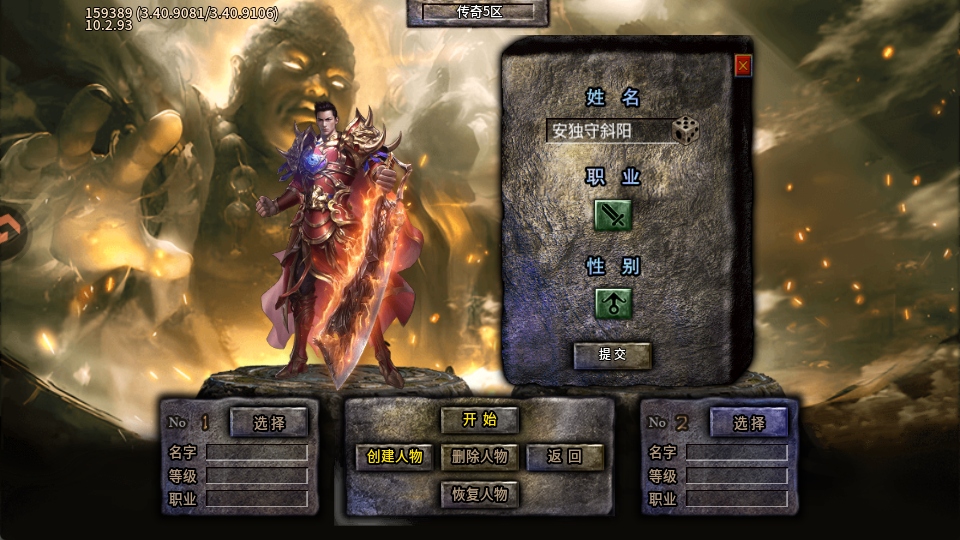Select character slot No 2 with 选择

pos(749,423)
